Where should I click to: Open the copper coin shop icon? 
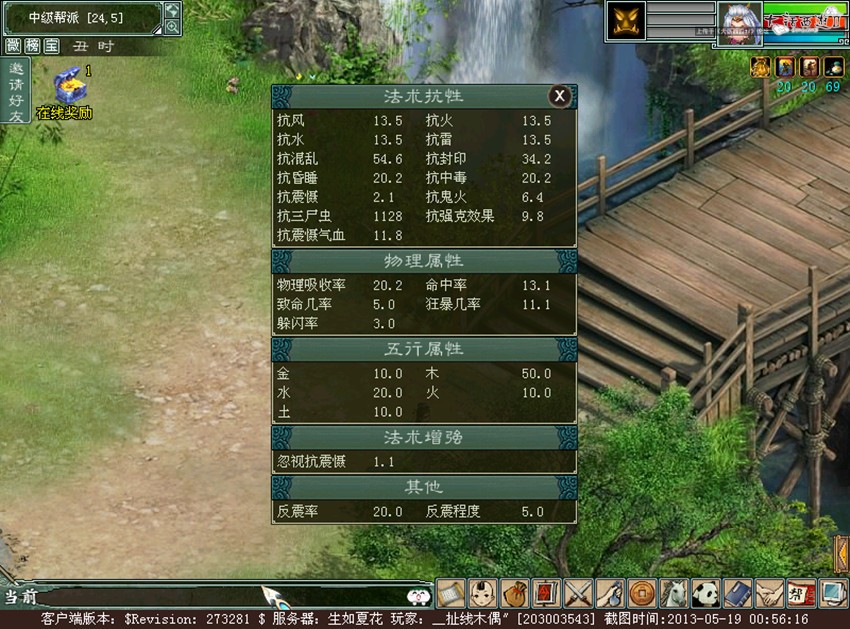click(x=640, y=593)
